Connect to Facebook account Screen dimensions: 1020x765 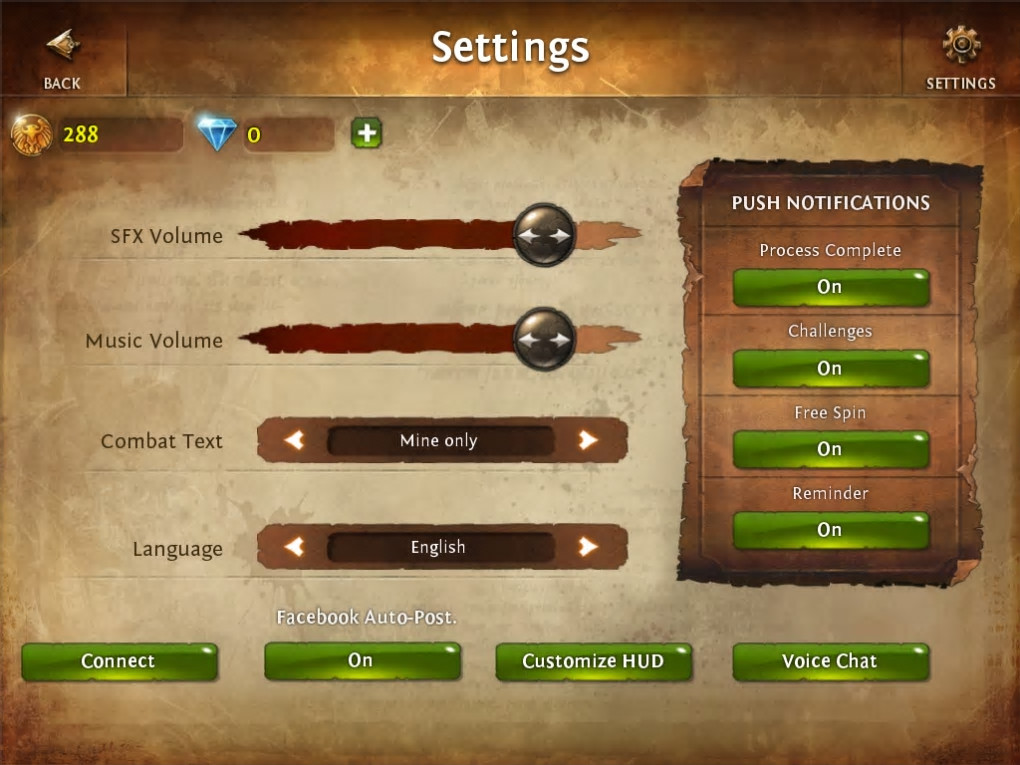[x=119, y=661]
